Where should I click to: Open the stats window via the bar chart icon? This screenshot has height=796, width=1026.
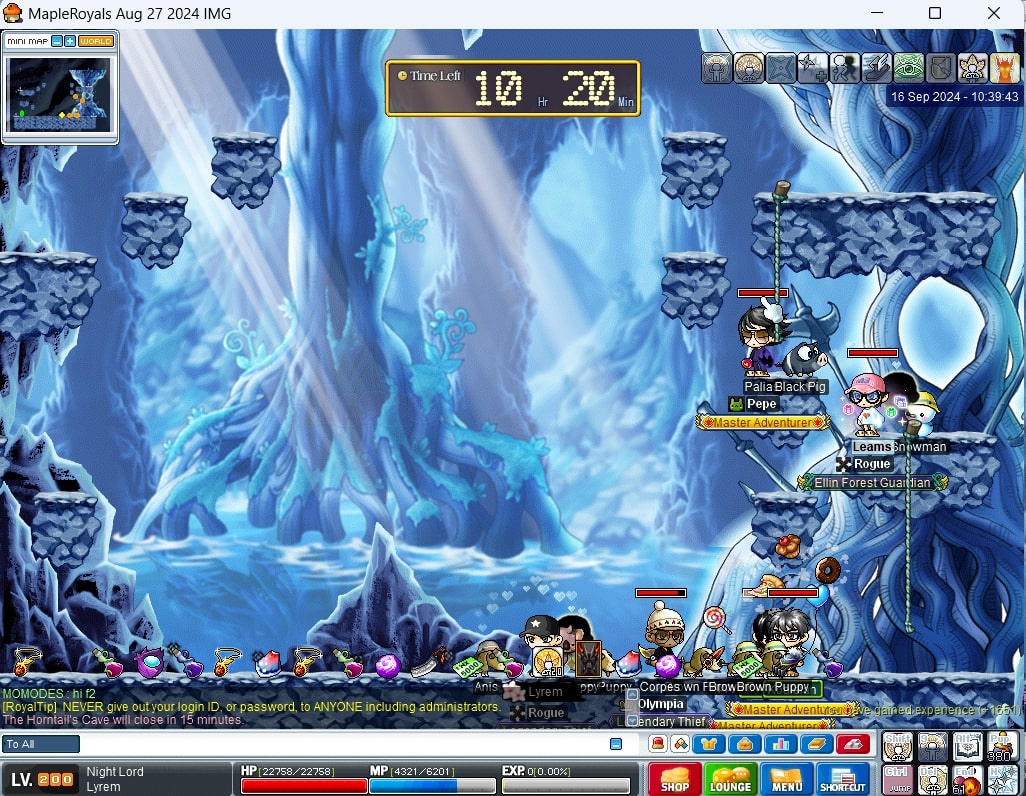point(779,744)
